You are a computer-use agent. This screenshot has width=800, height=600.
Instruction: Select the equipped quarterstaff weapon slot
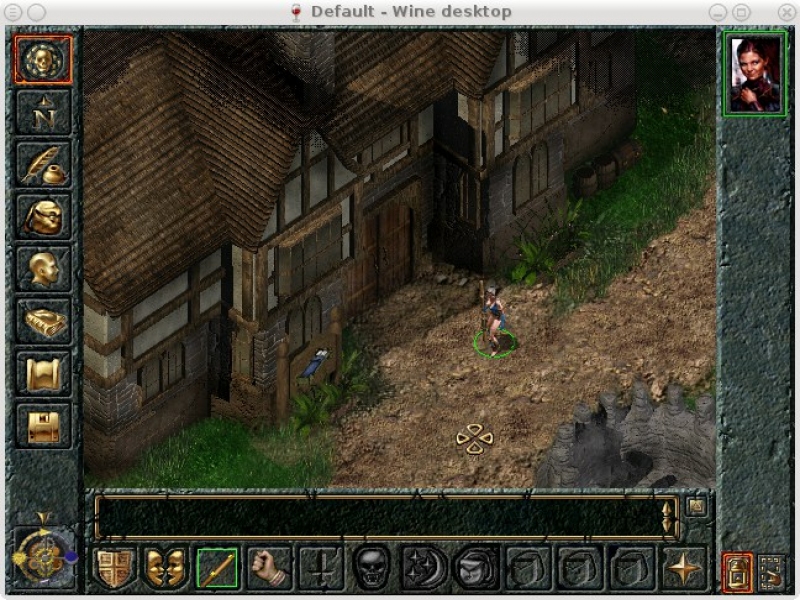click(x=217, y=568)
